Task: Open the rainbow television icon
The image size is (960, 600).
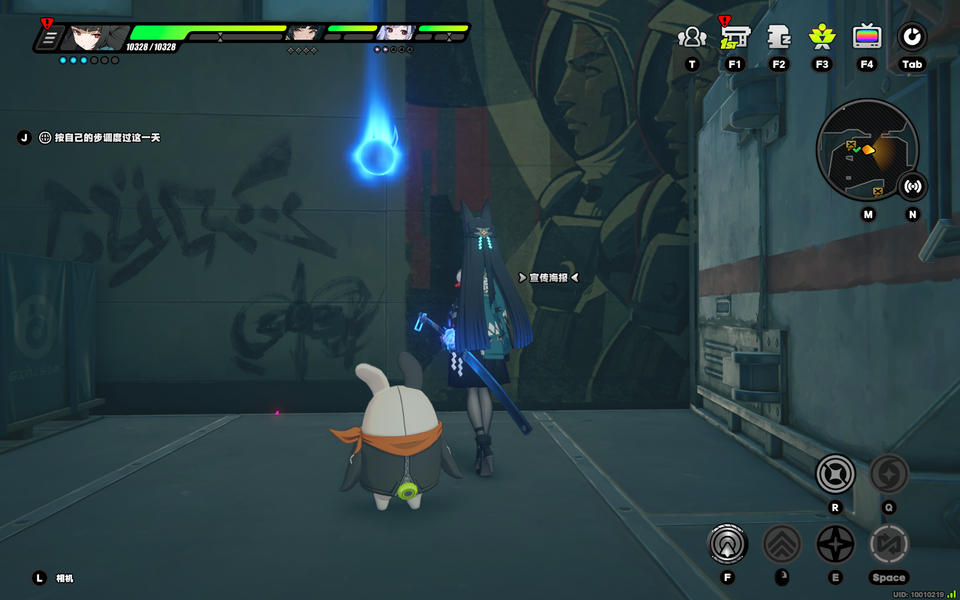Action: pyautogui.click(x=867, y=38)
